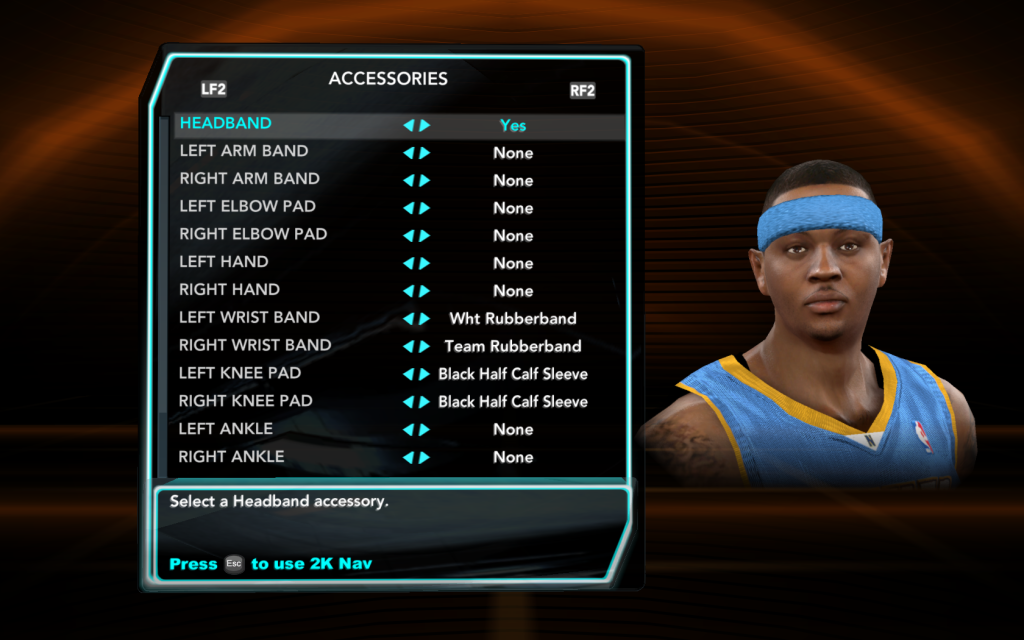Select the Headband row
The height and width of the screenshot is (640, 1024).
[x=226, y=124]
